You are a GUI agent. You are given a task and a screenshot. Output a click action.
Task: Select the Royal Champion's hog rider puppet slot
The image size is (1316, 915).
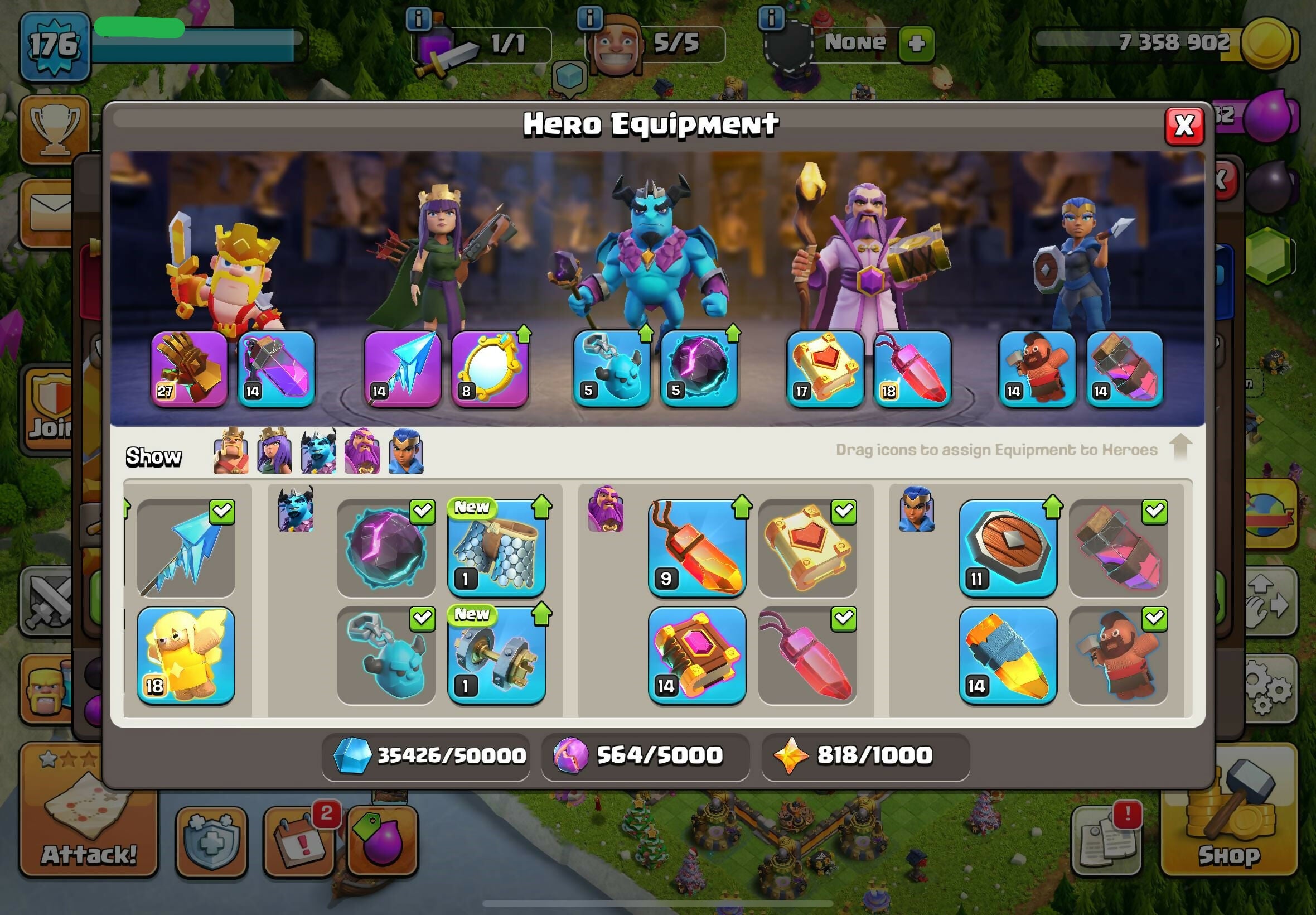click(1037, 369)
